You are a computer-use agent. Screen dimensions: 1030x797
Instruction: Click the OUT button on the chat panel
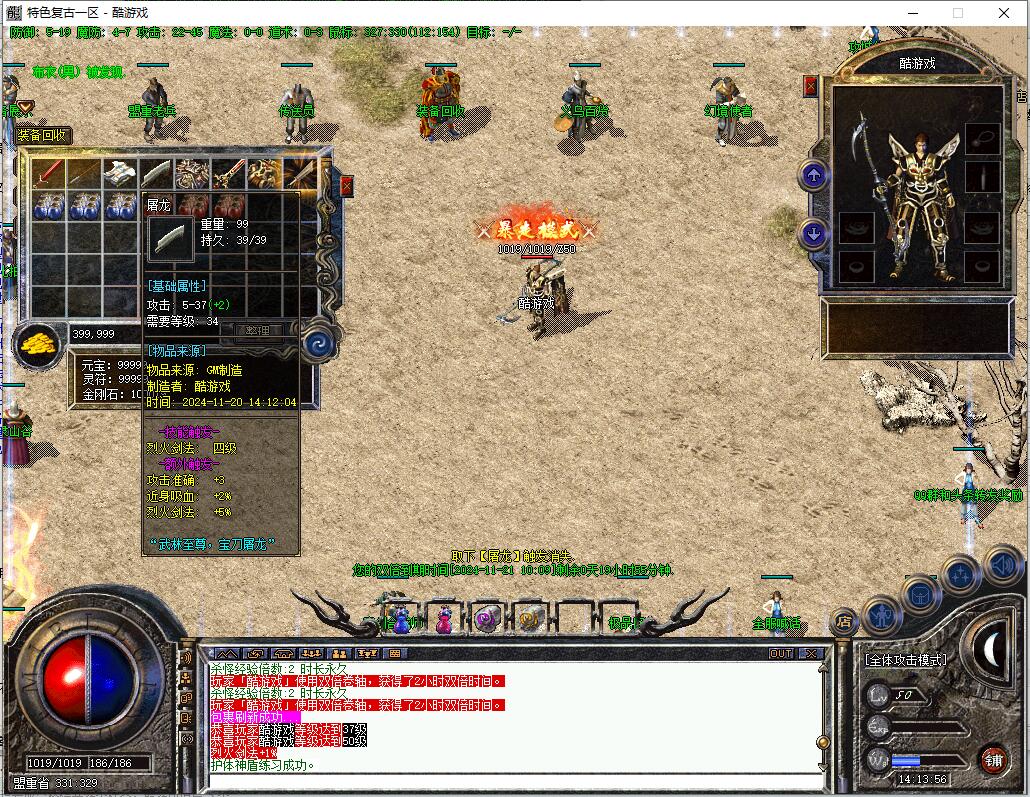(781, 653)
